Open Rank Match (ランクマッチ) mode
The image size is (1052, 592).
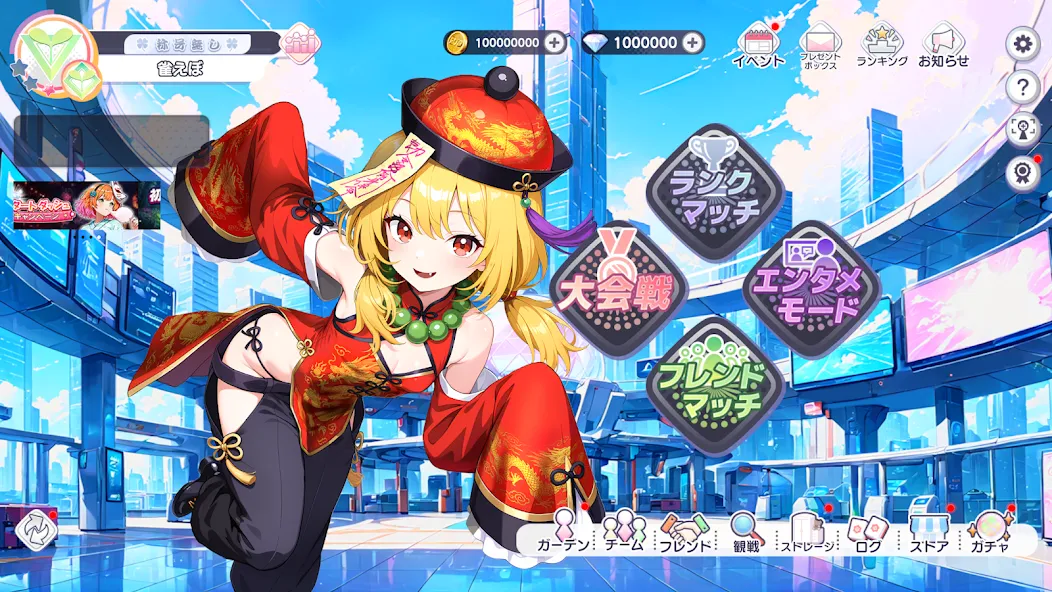click(714, 191)
